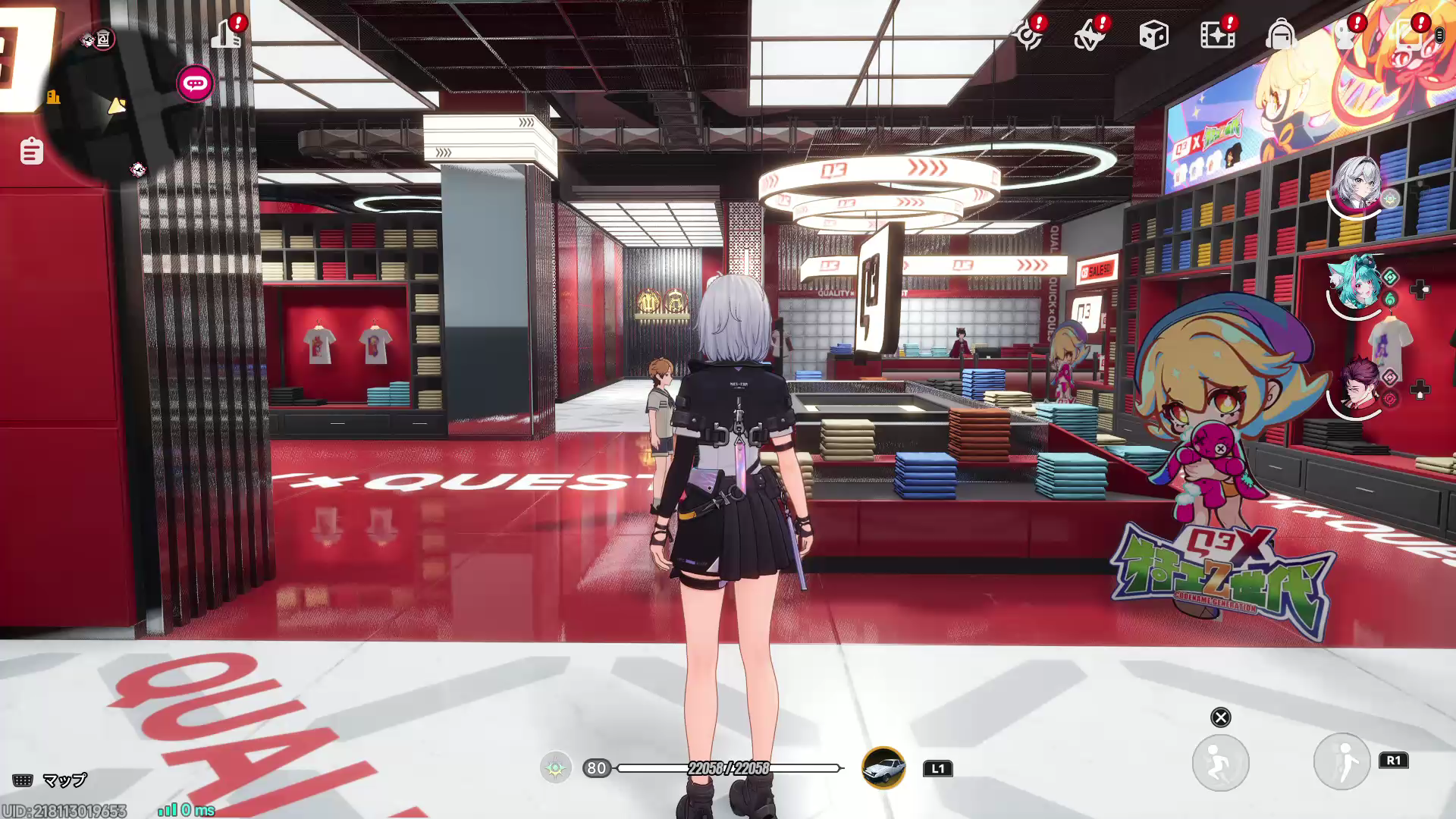This screenshot has height=819, width=1456.
Task: Select the silver-haired party member portrait
Action: [1357, 184]
